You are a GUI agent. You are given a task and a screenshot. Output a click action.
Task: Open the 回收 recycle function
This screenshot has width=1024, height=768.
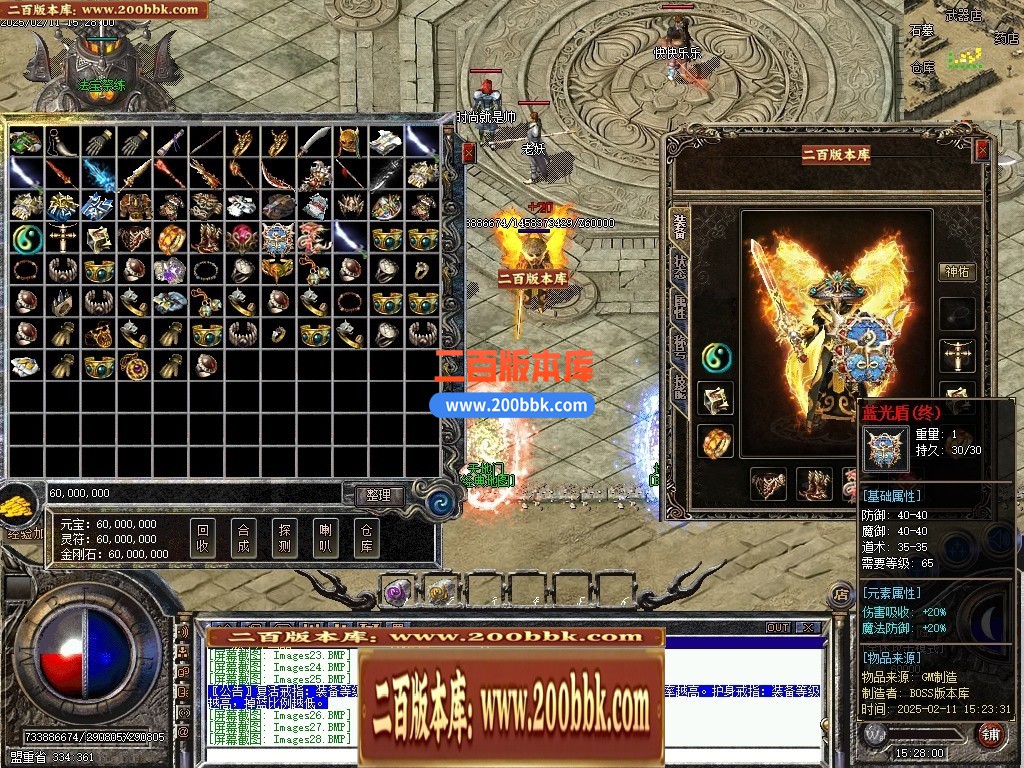[203, 539]
